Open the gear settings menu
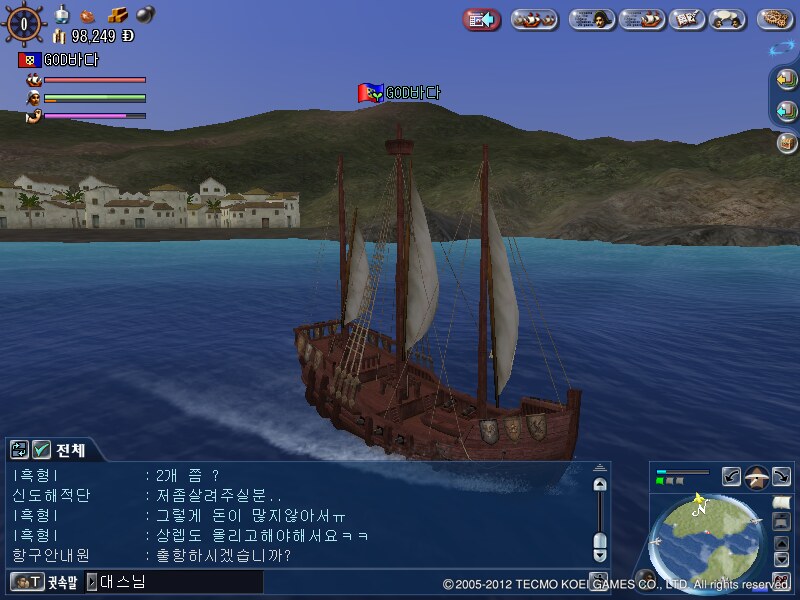This screenshot has height=600, width=800. (x=775, y=19)
